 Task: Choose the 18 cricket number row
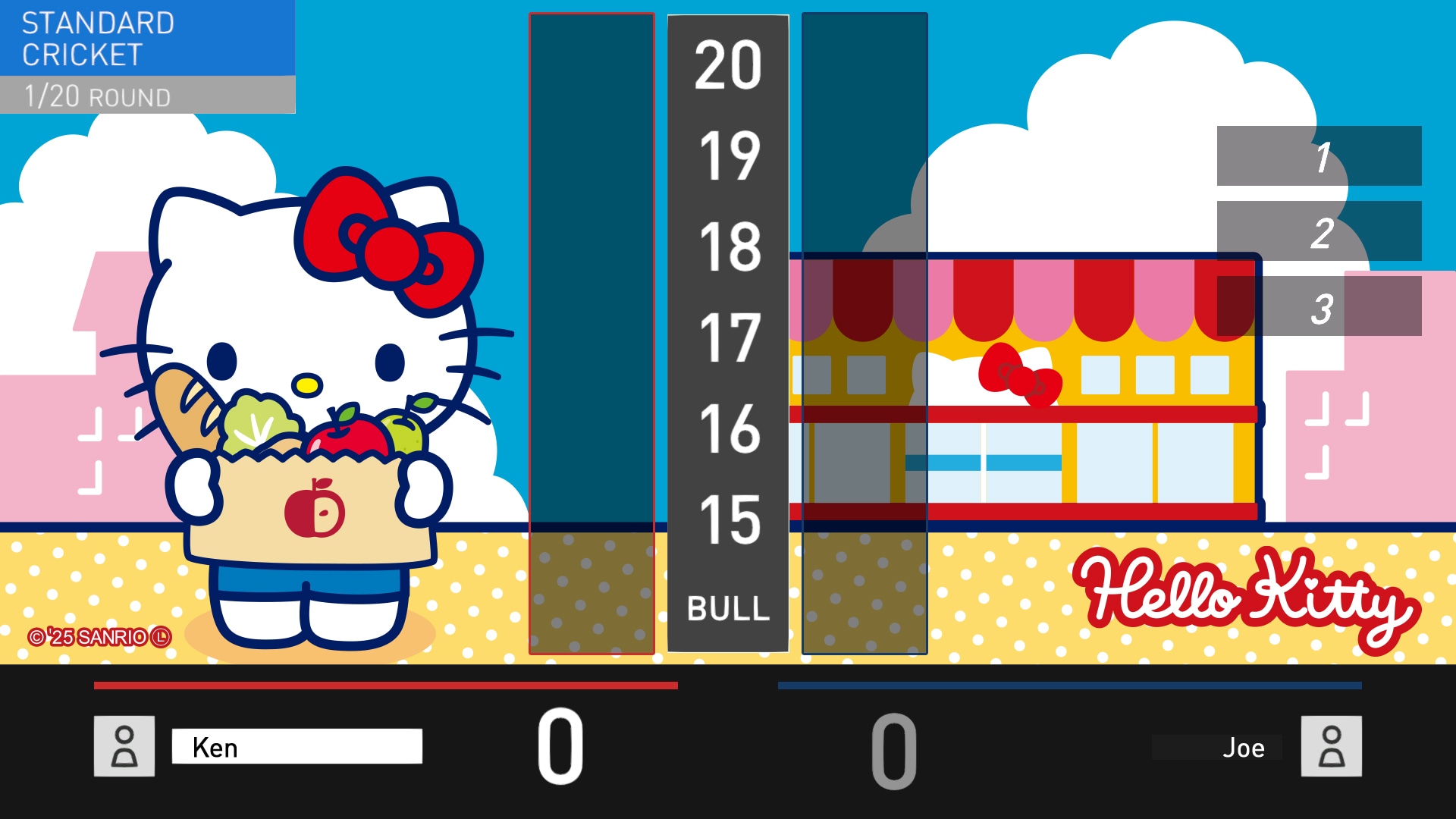728,247
